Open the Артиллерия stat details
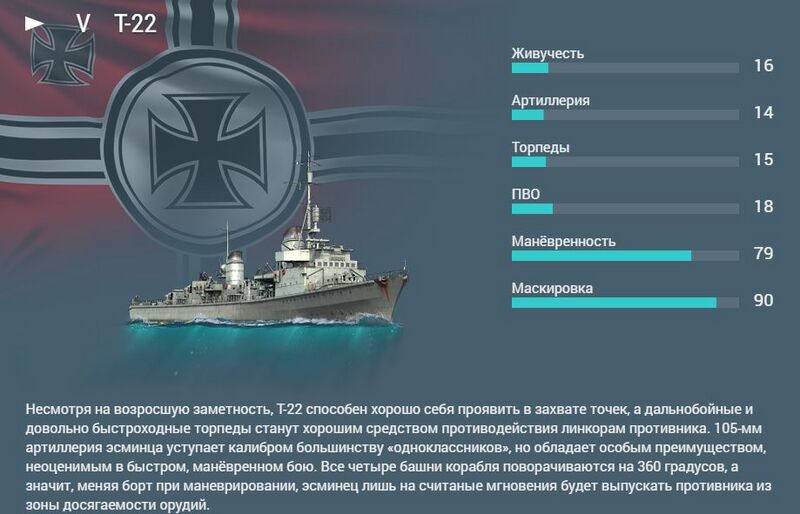Viewport: 800px width, 514px height. click(x=550, y=100)
